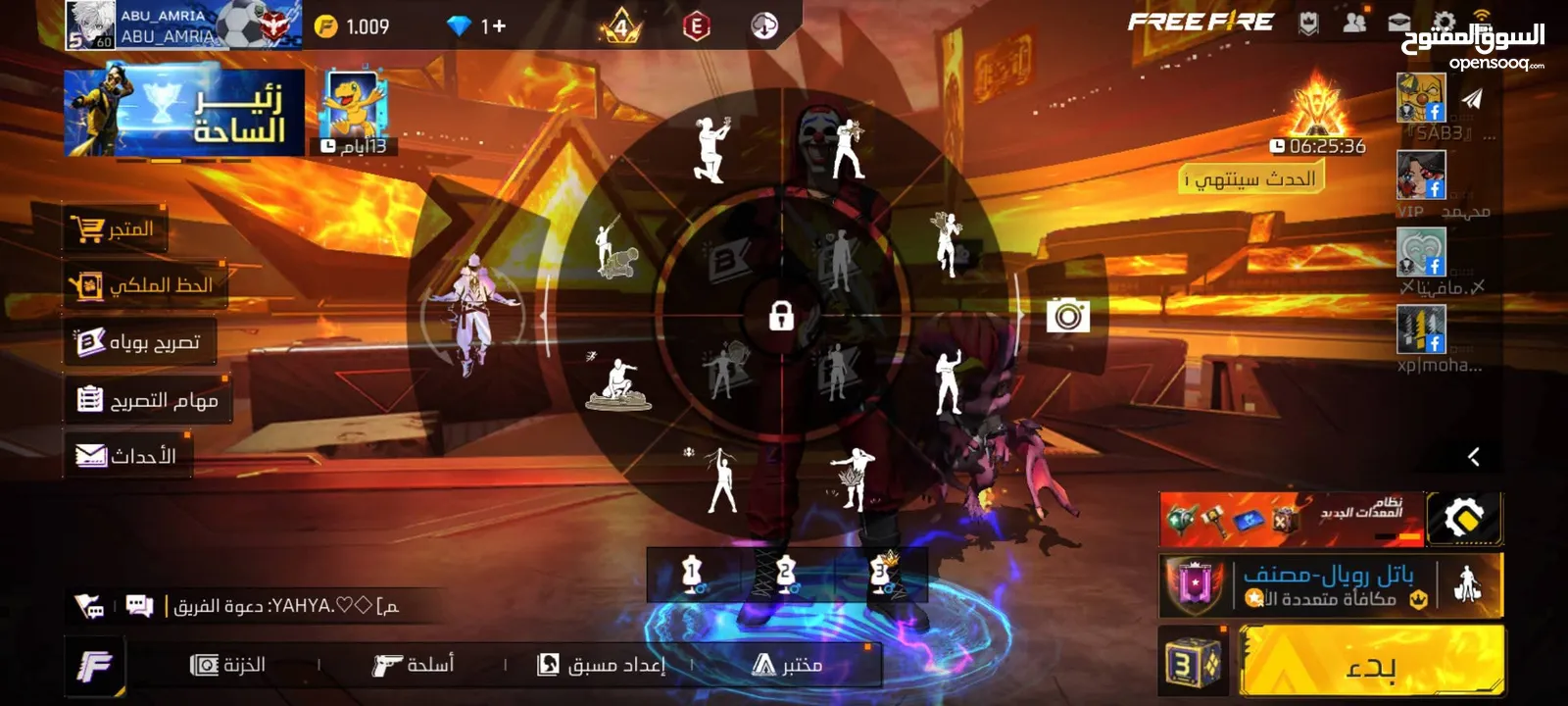Open the team chat speech bubble
The image size is (1568, 706).
click(139, 606)
